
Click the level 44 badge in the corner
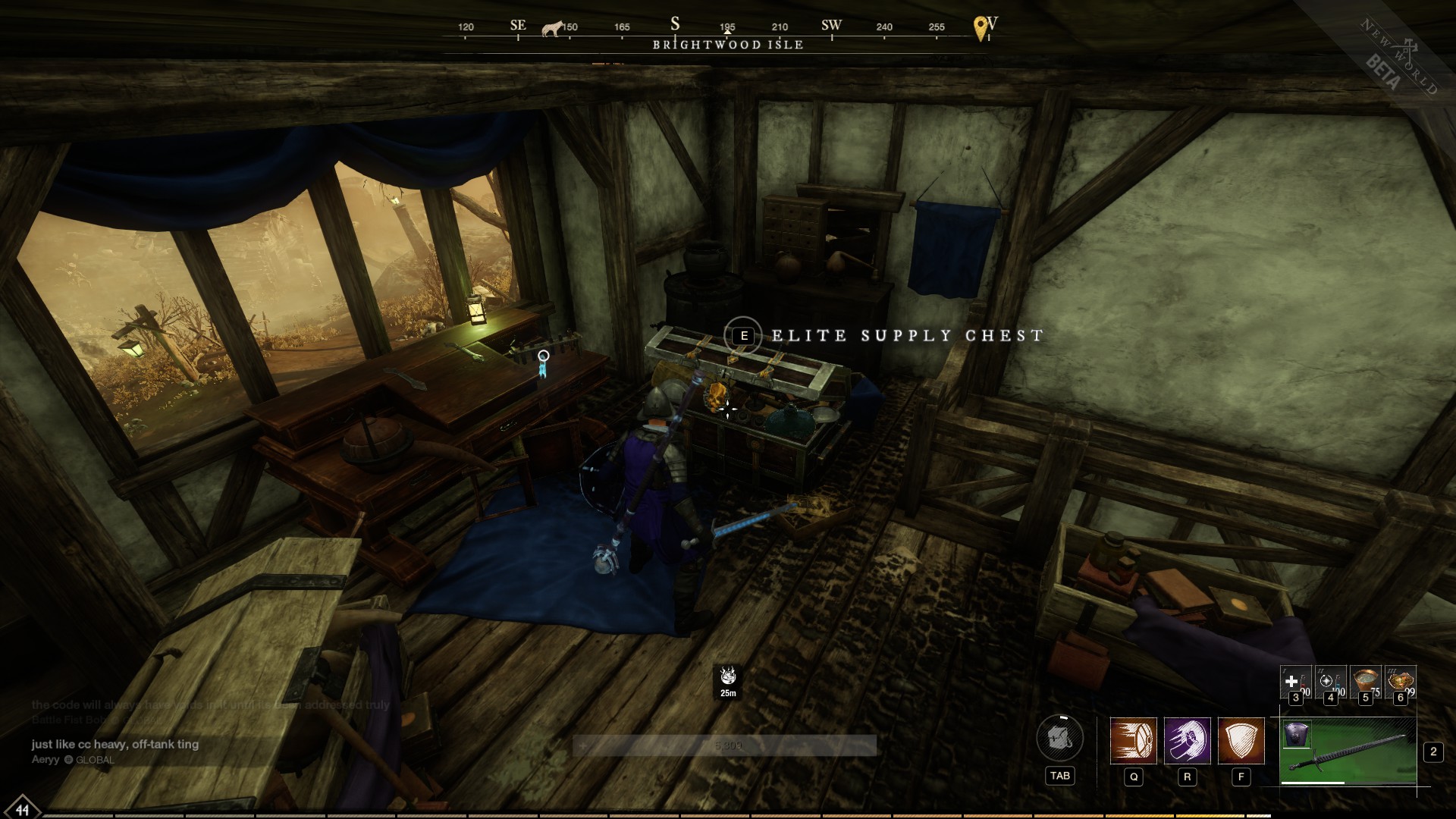point(23,808)
